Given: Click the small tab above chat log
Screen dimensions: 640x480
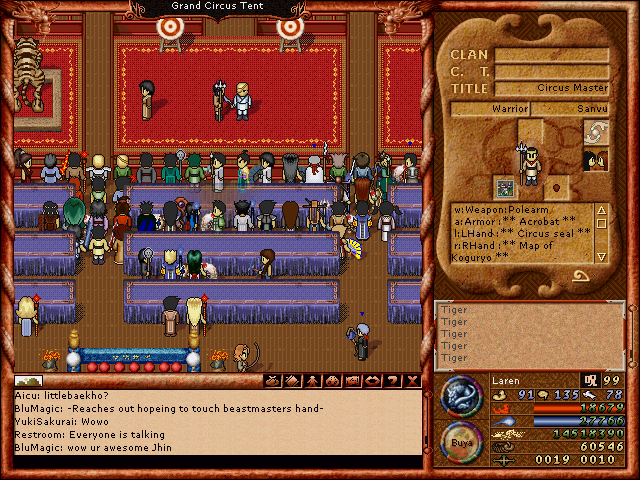Looking at the screenshot, I should (x=27, y=381).
